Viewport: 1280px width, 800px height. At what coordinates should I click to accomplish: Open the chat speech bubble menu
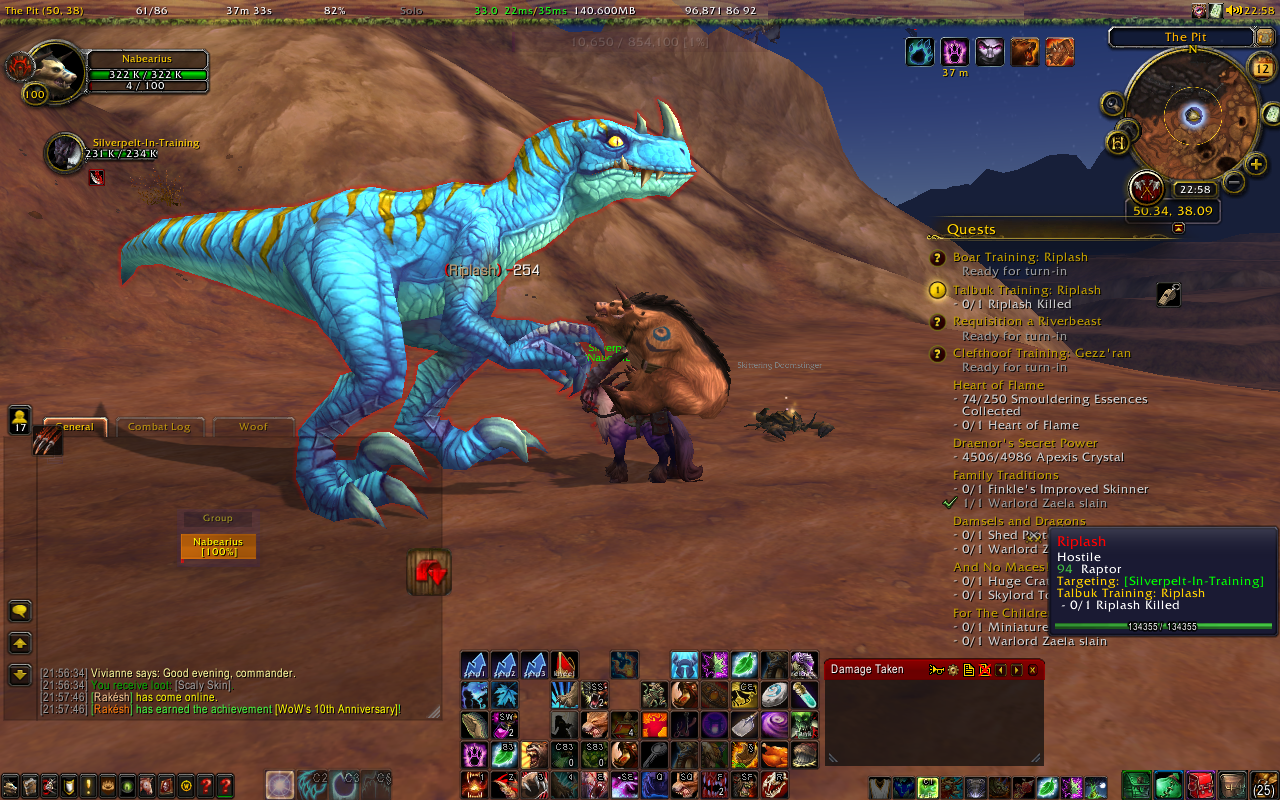point(19,611)
